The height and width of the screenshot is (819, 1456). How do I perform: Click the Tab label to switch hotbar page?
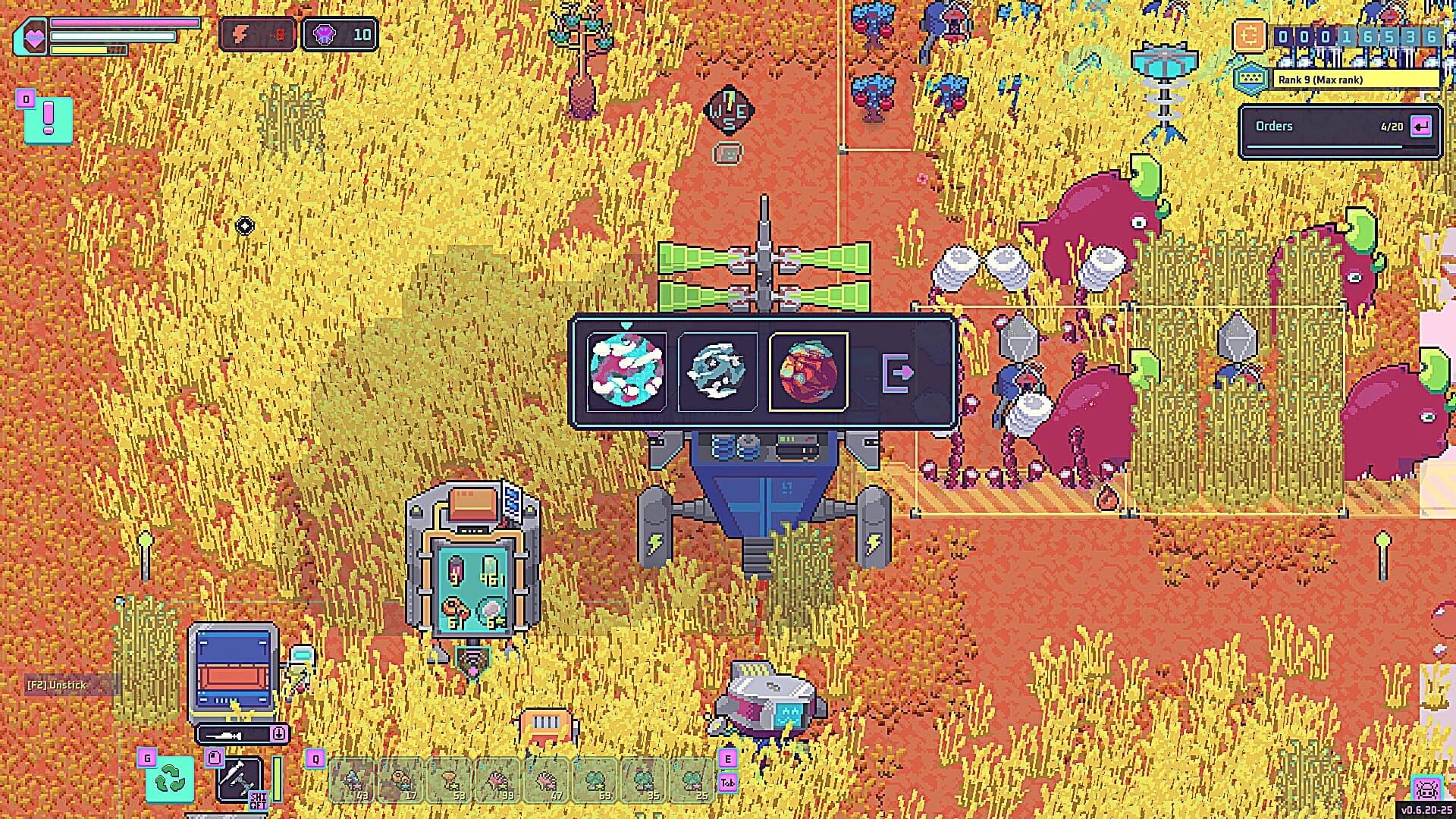(x=729, y=783)
